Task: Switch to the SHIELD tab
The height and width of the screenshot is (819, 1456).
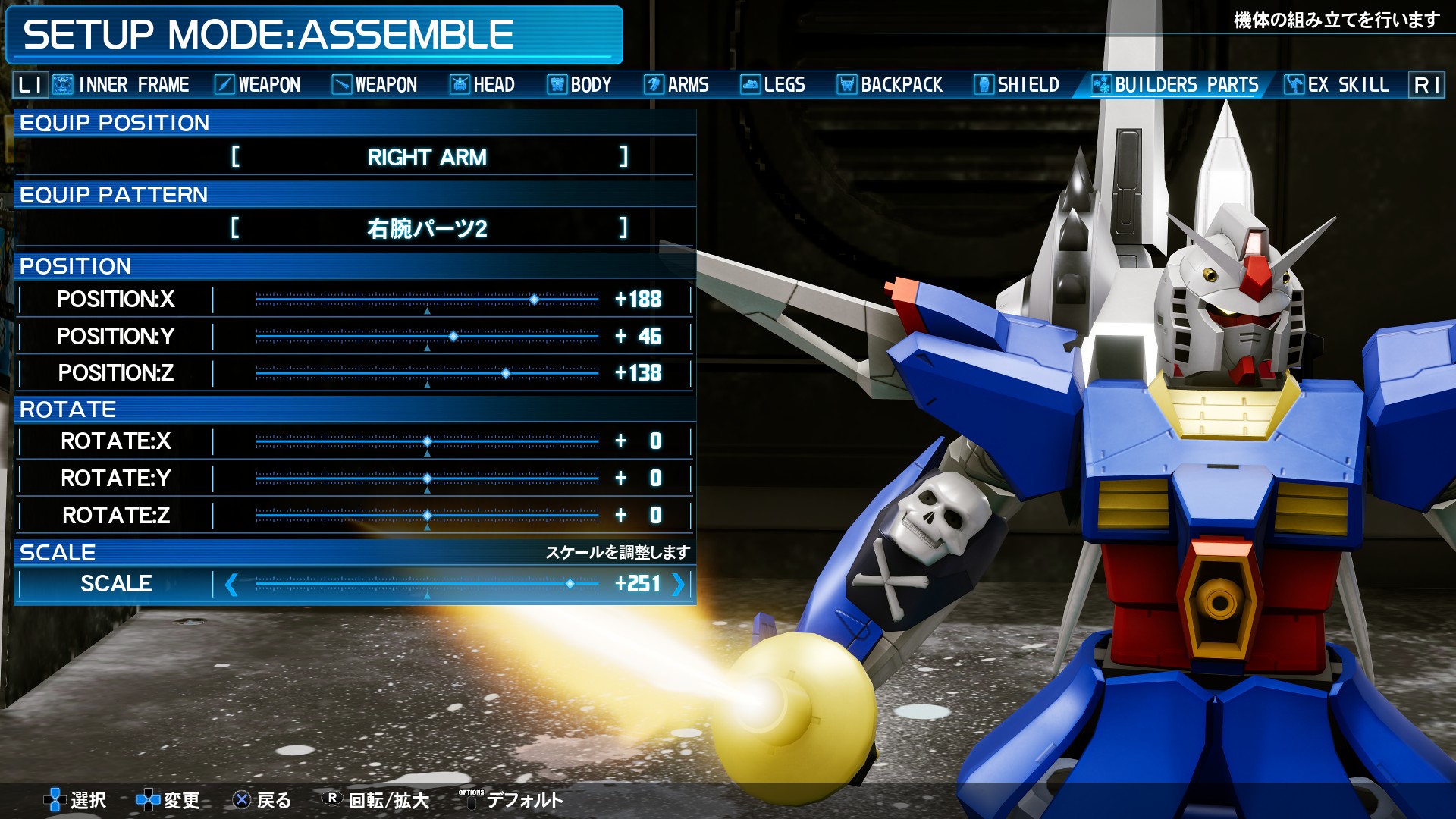Action: click(x=1017, y=84)
